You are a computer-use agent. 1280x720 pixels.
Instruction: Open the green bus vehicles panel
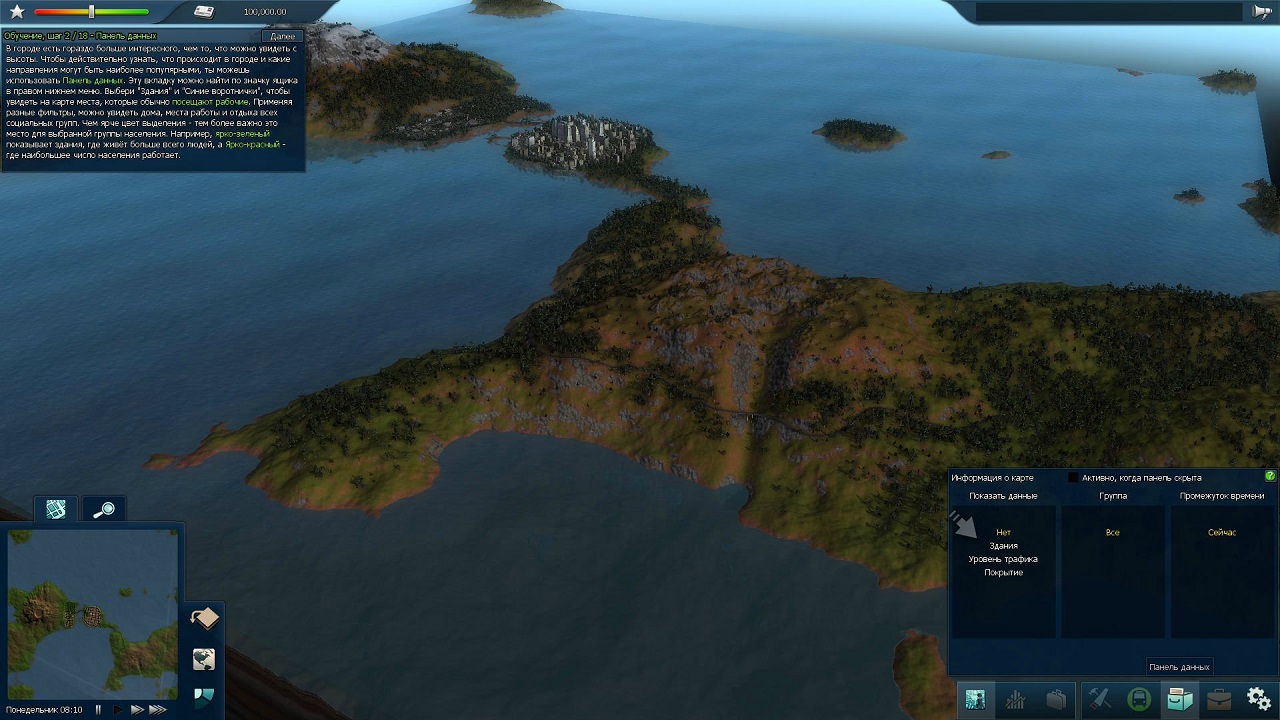(1139, 699)
